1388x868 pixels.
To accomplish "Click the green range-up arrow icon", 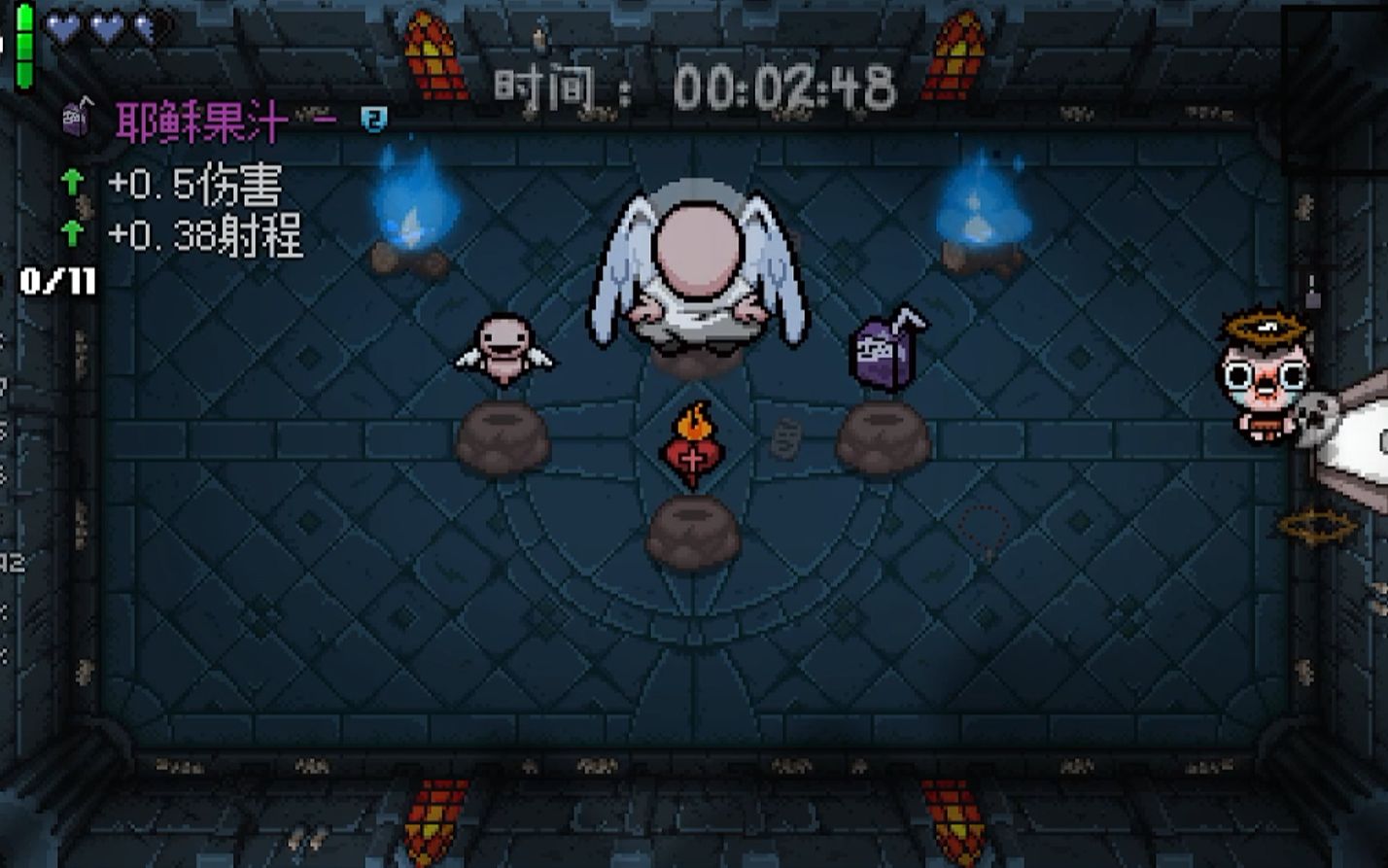I will [70, 231].
